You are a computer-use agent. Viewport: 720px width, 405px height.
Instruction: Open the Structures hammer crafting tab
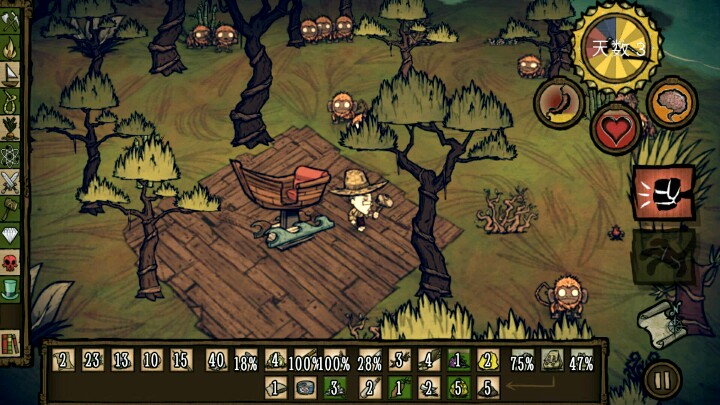13,208
